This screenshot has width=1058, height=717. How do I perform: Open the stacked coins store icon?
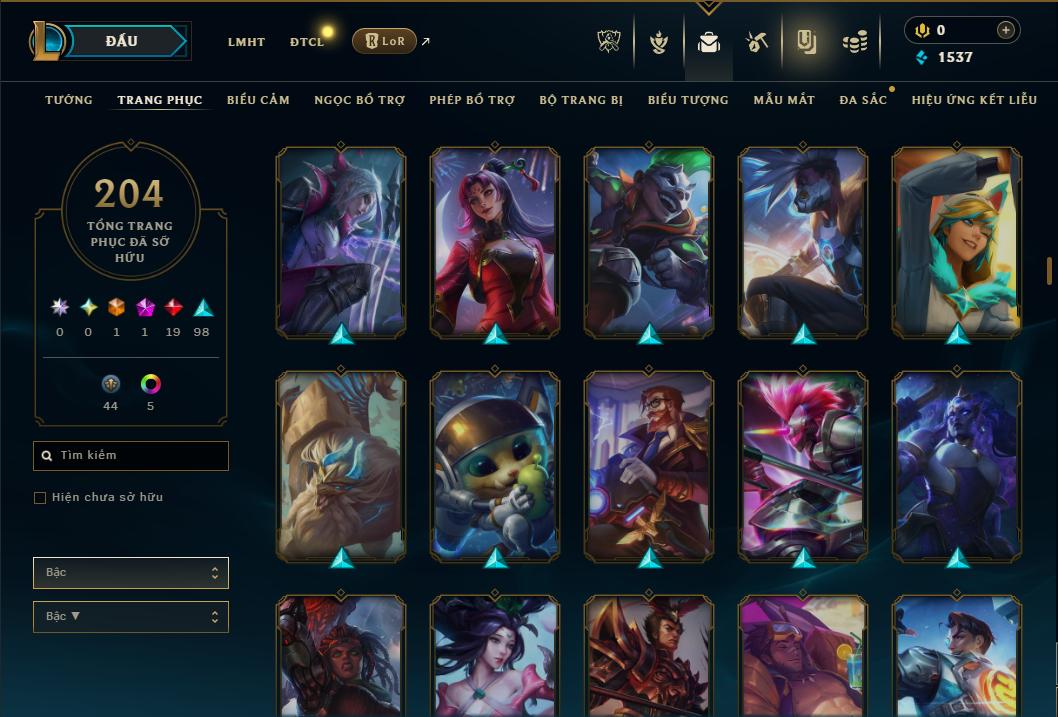[x=854, y=42]
